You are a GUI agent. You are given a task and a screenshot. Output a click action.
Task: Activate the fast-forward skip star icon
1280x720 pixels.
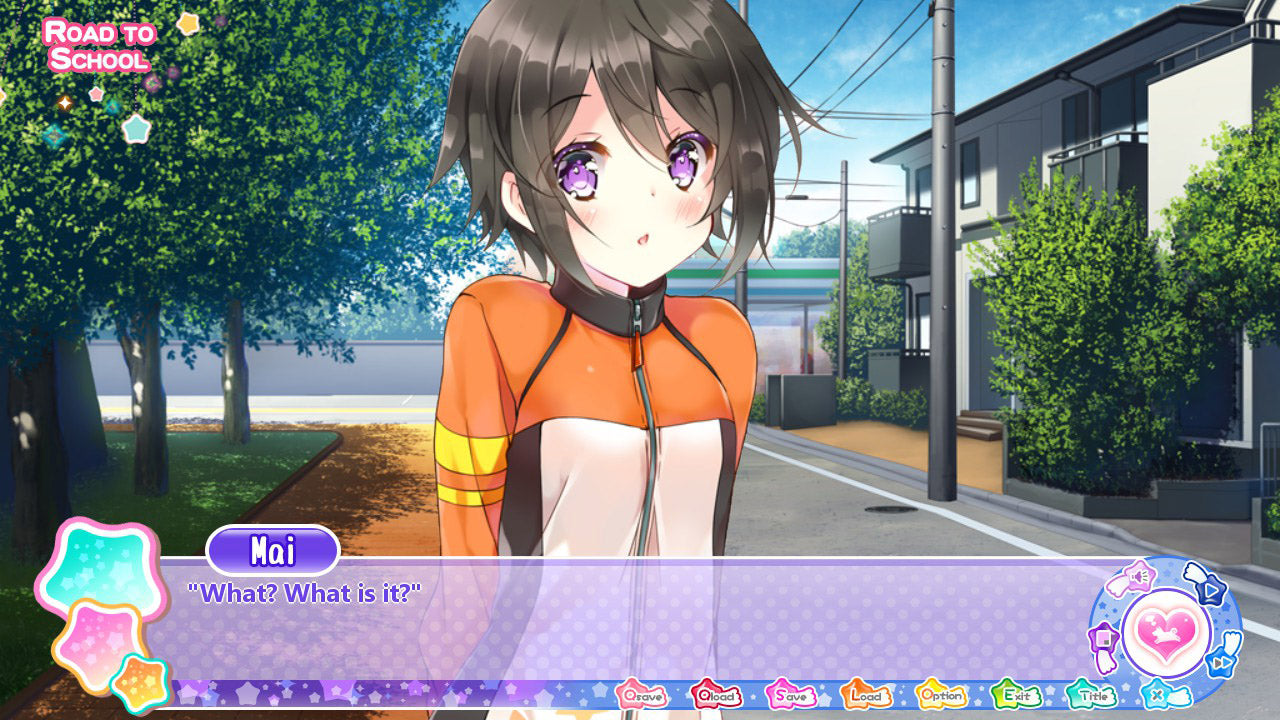pyautogui.click(x=1221, y=662)
